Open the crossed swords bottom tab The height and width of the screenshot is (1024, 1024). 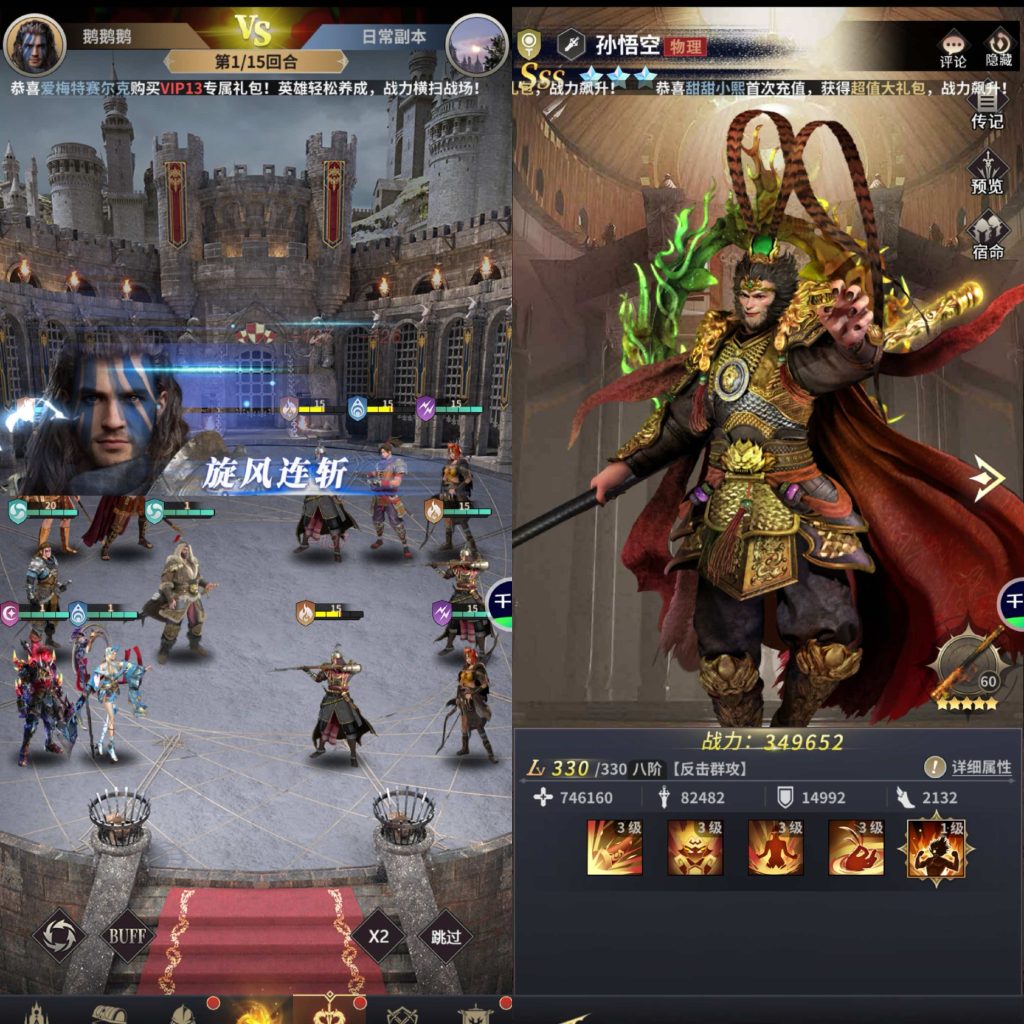[403, 1014]
